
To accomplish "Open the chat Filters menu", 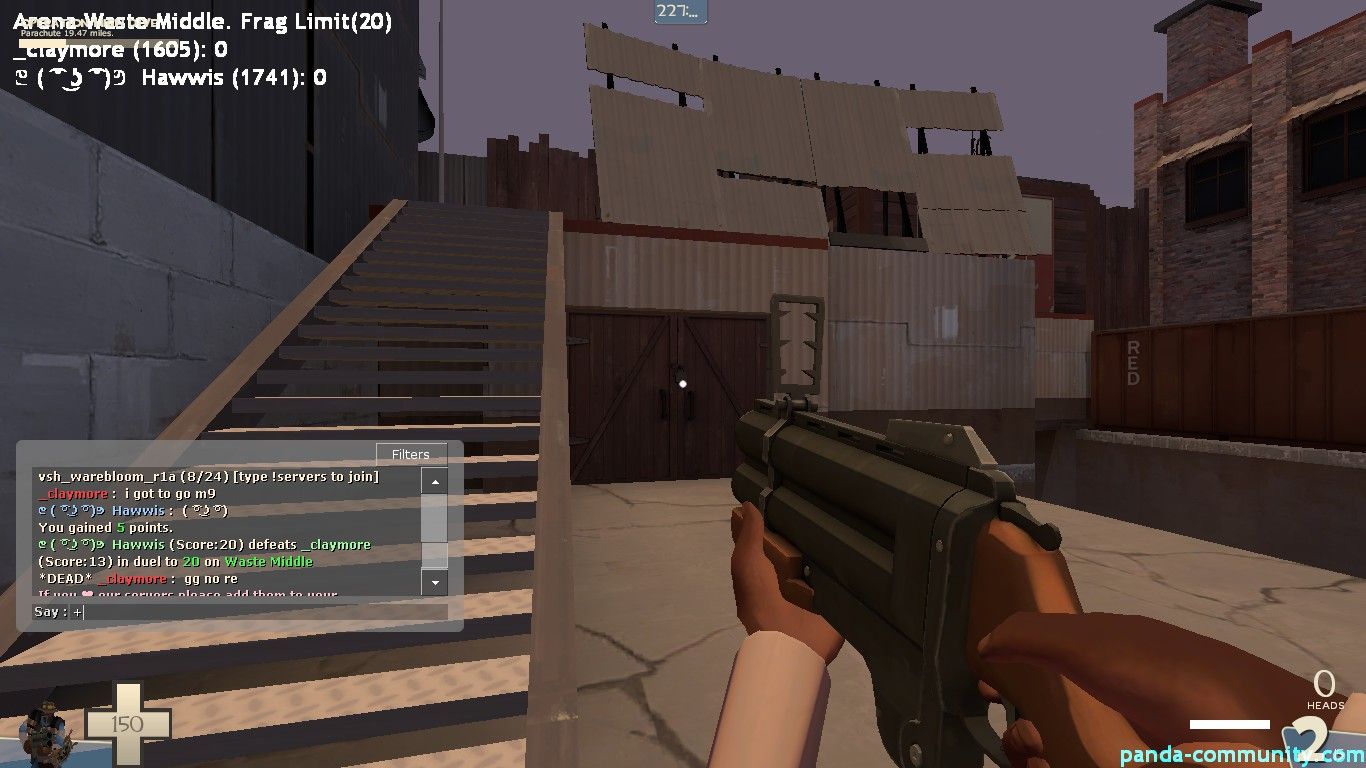I will tap(411, 454).
